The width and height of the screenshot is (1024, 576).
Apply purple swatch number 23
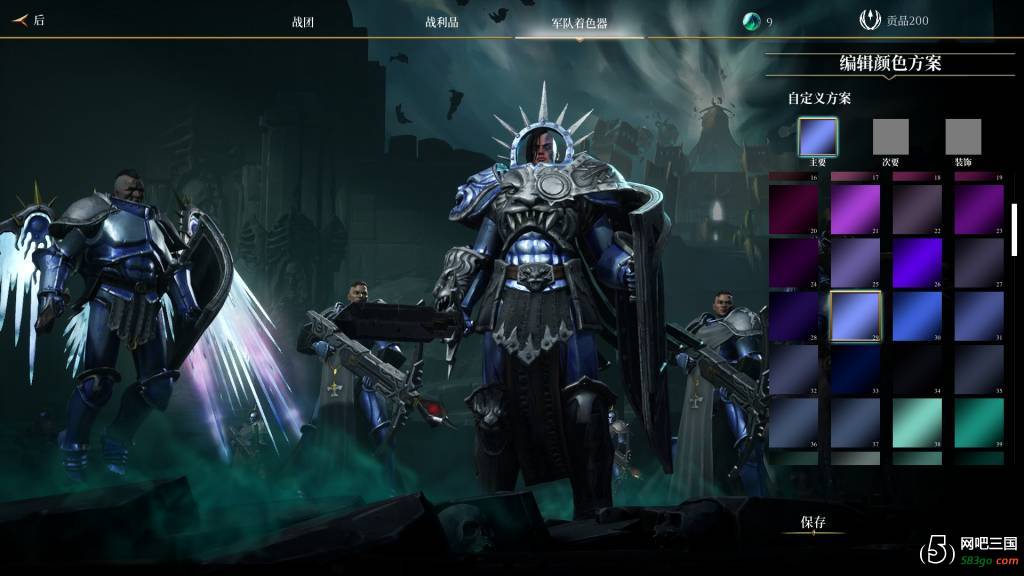tap(978, 209)
